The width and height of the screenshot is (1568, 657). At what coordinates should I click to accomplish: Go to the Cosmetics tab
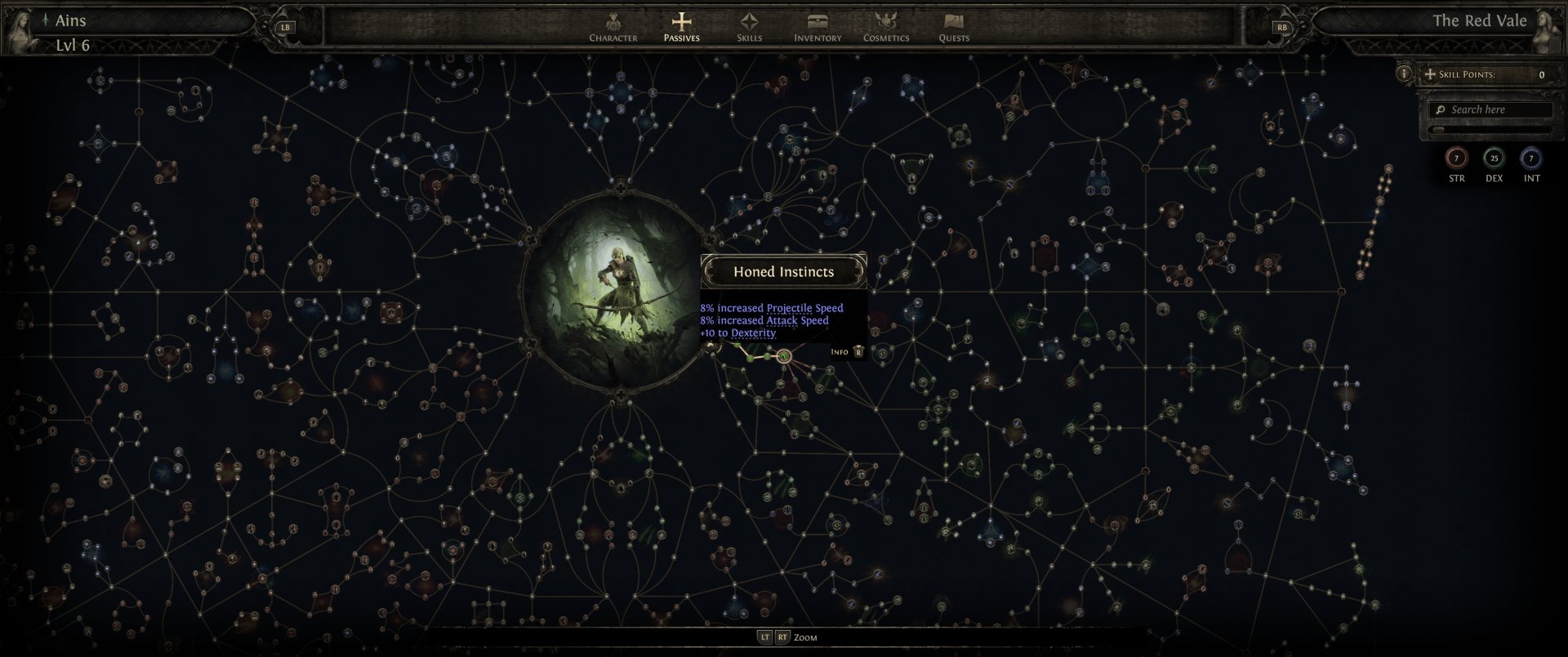[x=886, y=27]
